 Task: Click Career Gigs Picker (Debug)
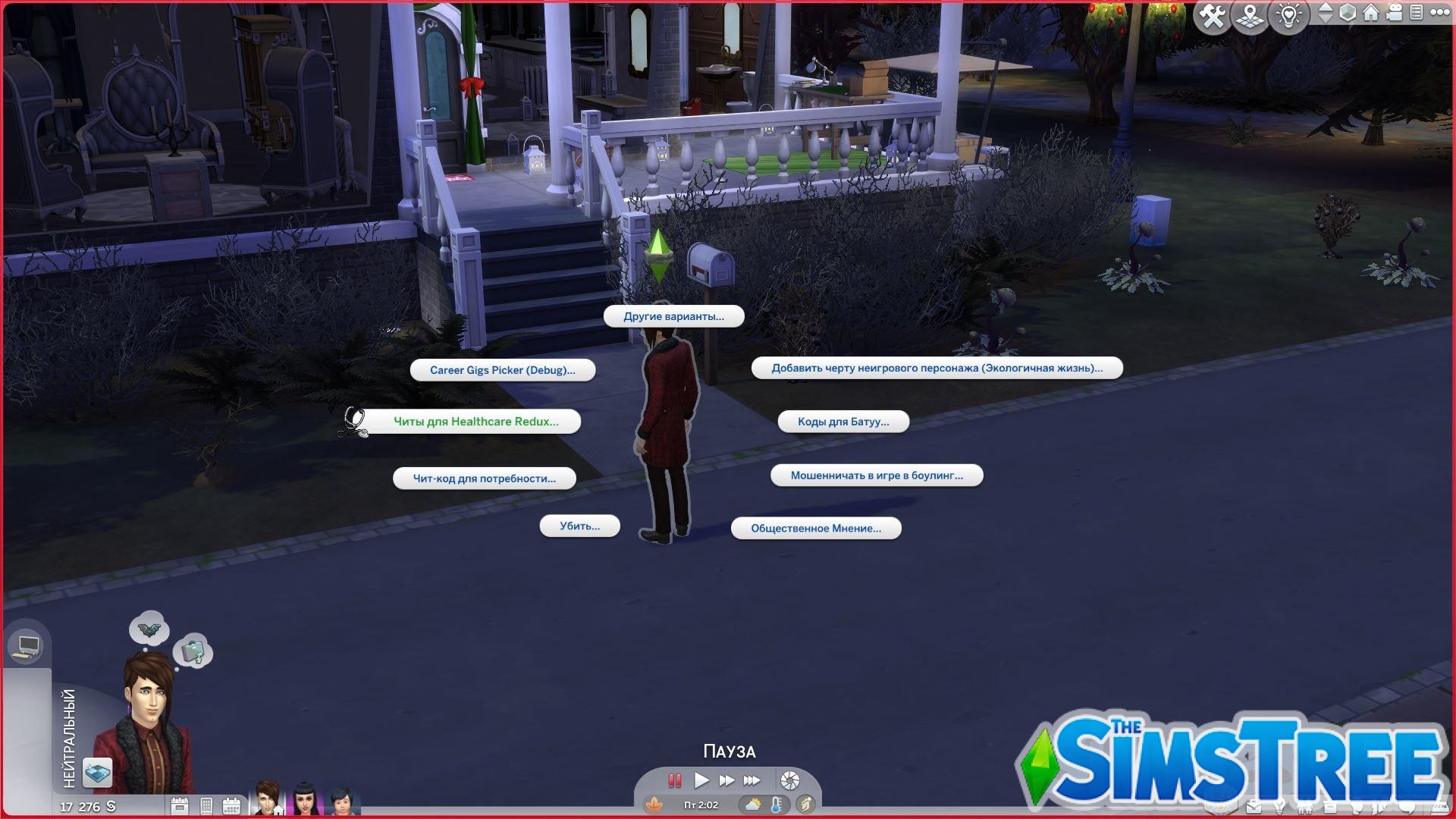[x=502, y=370]
